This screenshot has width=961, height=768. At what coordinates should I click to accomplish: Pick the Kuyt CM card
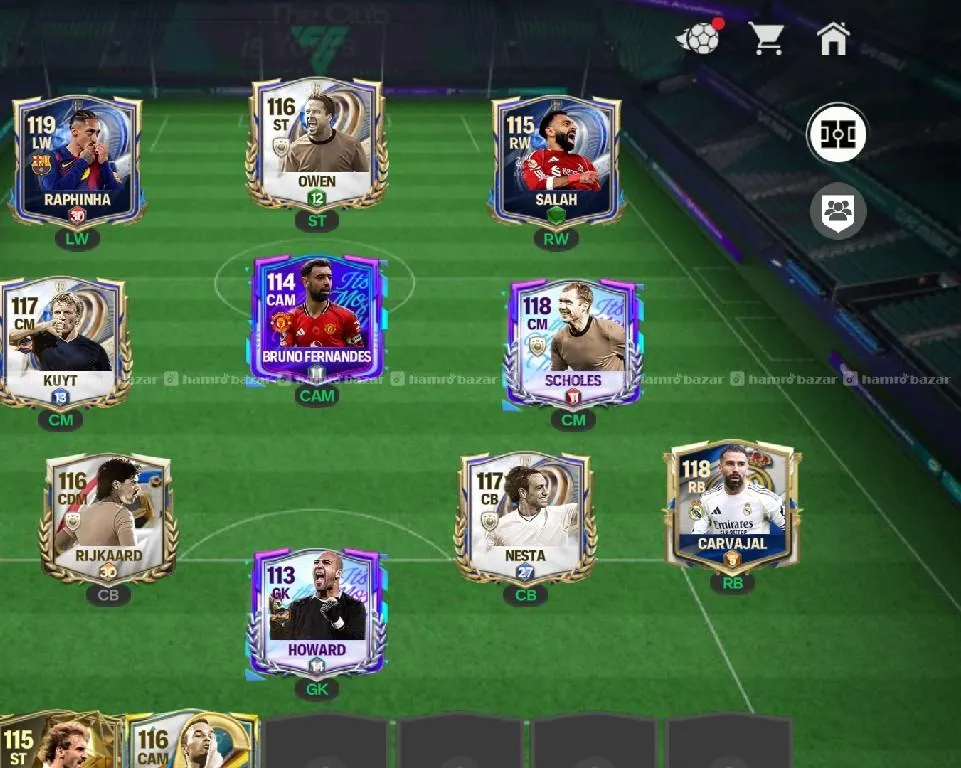(x=62, y=342)
